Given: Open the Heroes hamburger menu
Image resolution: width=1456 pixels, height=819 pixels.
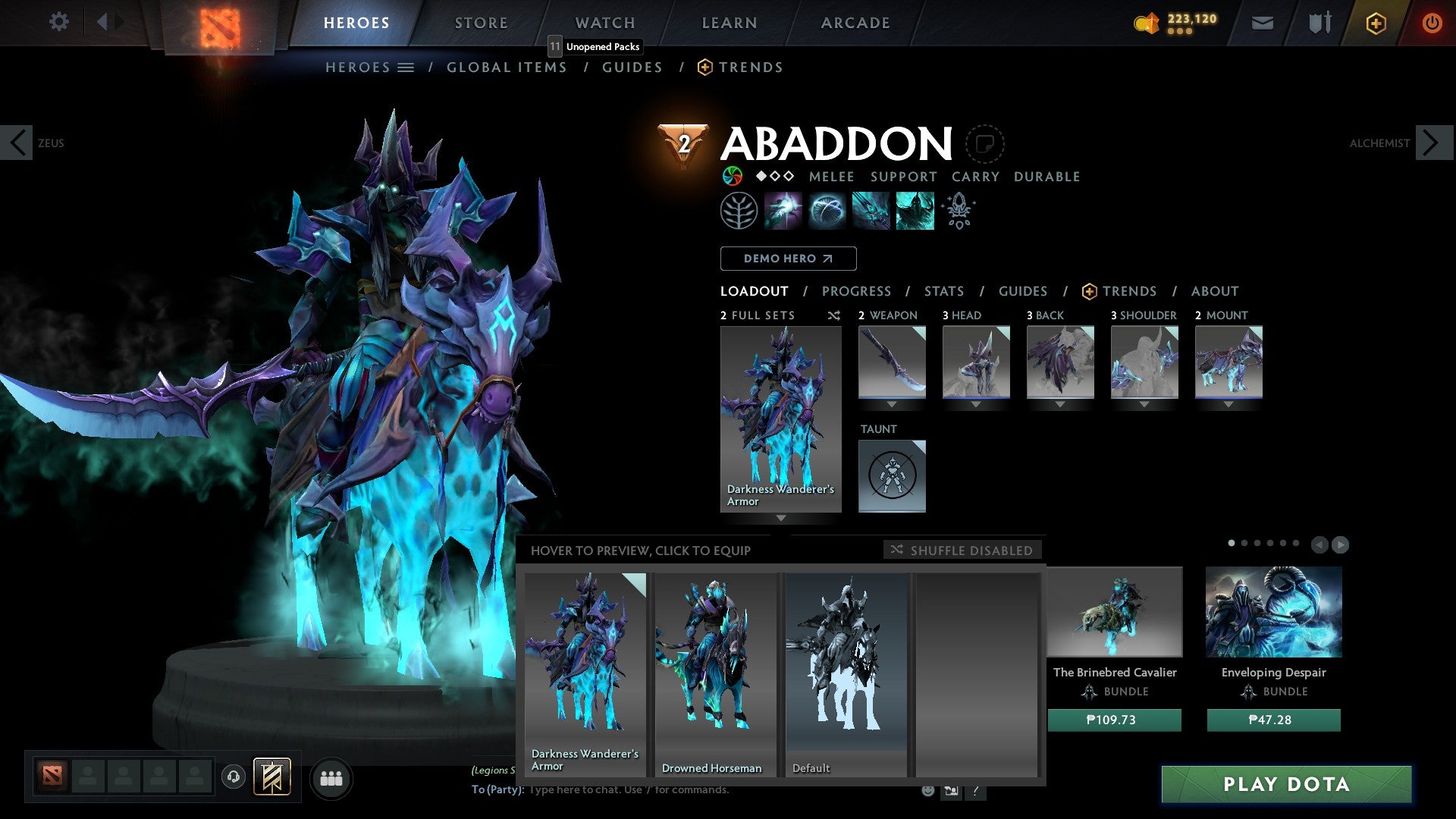Looking at the screenshot, I should 405,67.
